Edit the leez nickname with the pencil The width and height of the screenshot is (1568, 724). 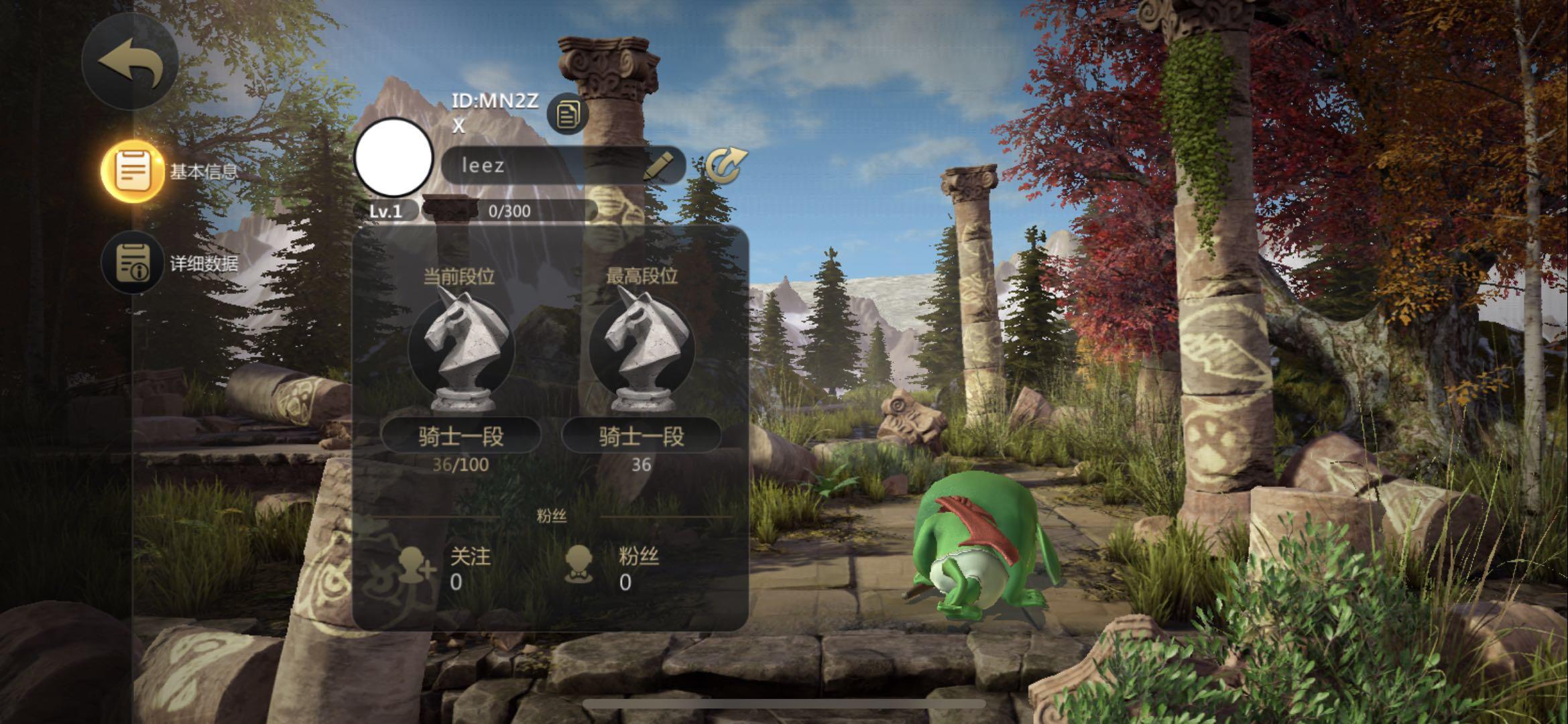pos(658,166)
